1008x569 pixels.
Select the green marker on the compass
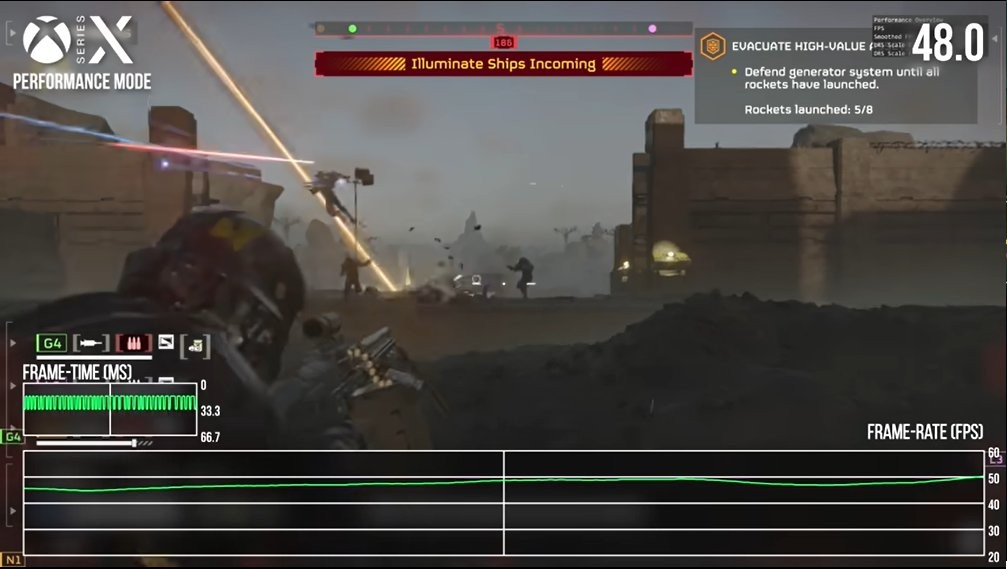tap(352, 29)
